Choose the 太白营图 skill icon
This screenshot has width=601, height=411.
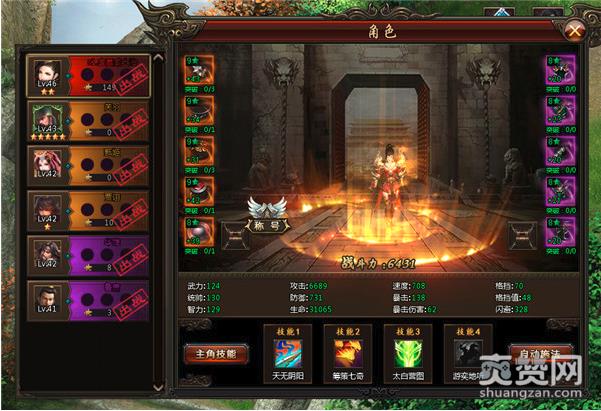406,354
